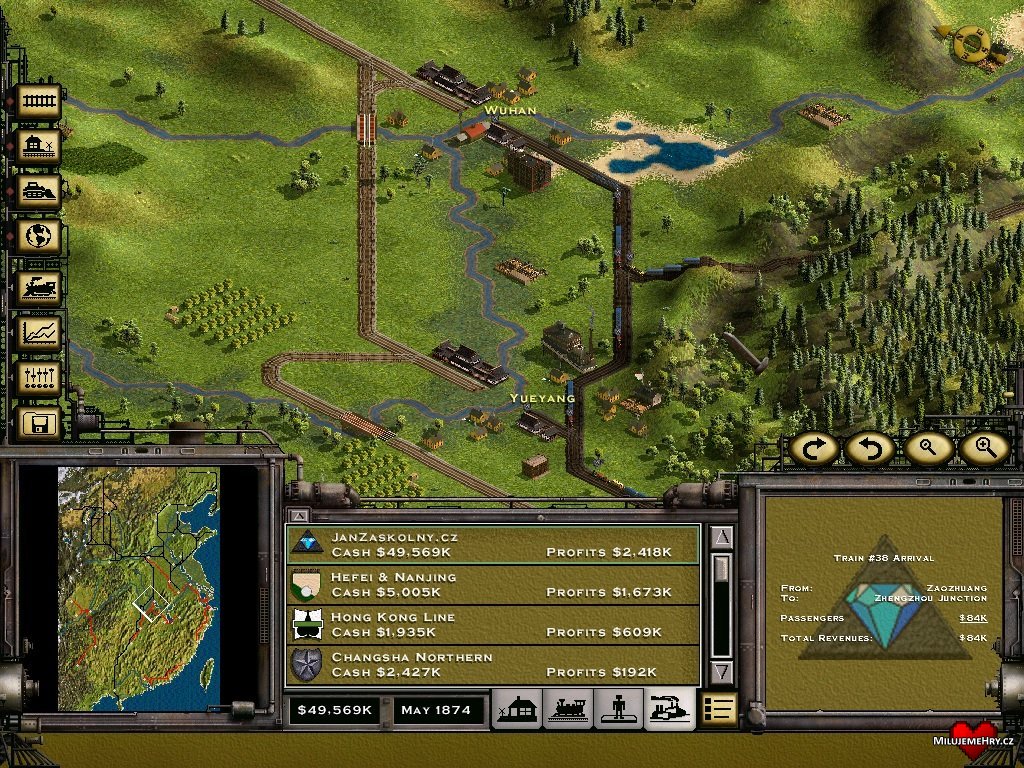
Task: Switch to the station list tab
Action: coord(519,710)
